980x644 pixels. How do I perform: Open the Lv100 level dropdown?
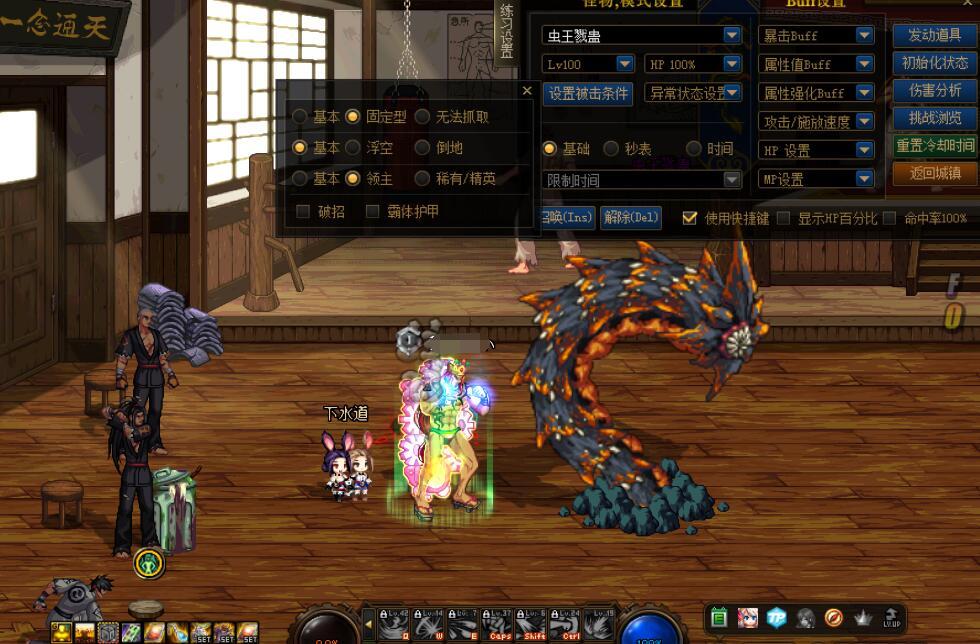(x=624, y=64)
